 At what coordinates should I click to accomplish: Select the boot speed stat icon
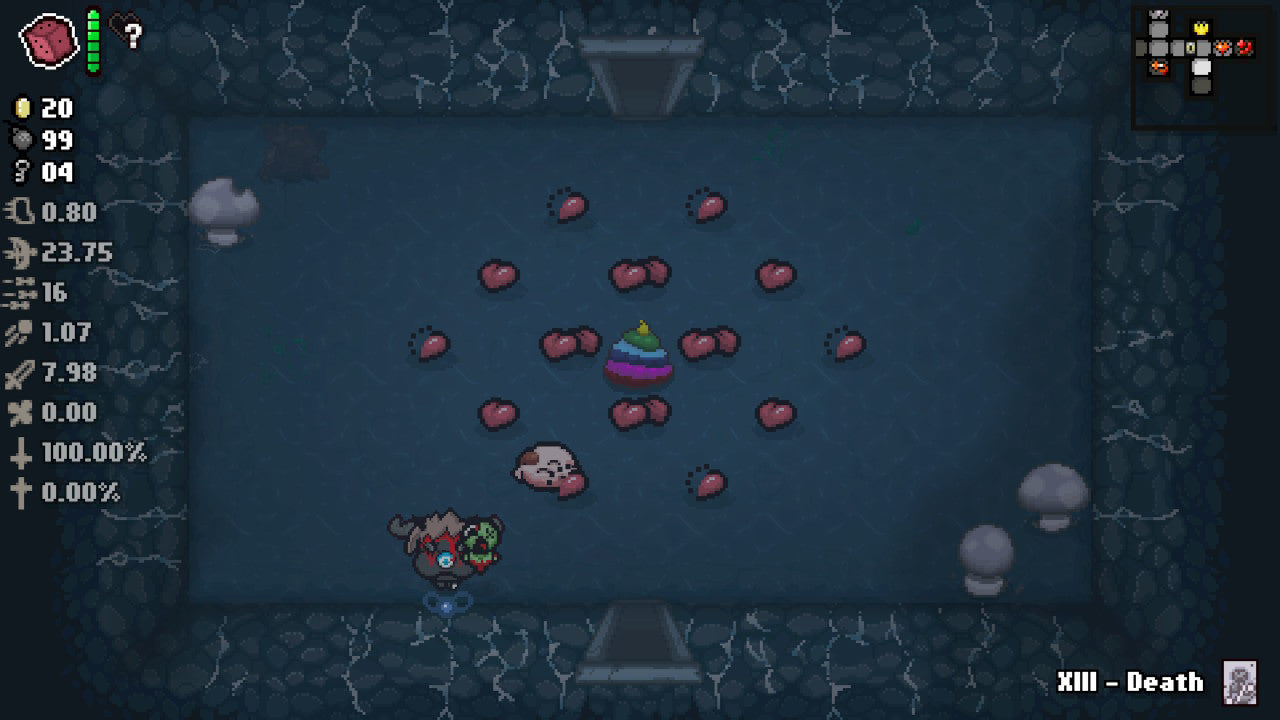point(20,212)
